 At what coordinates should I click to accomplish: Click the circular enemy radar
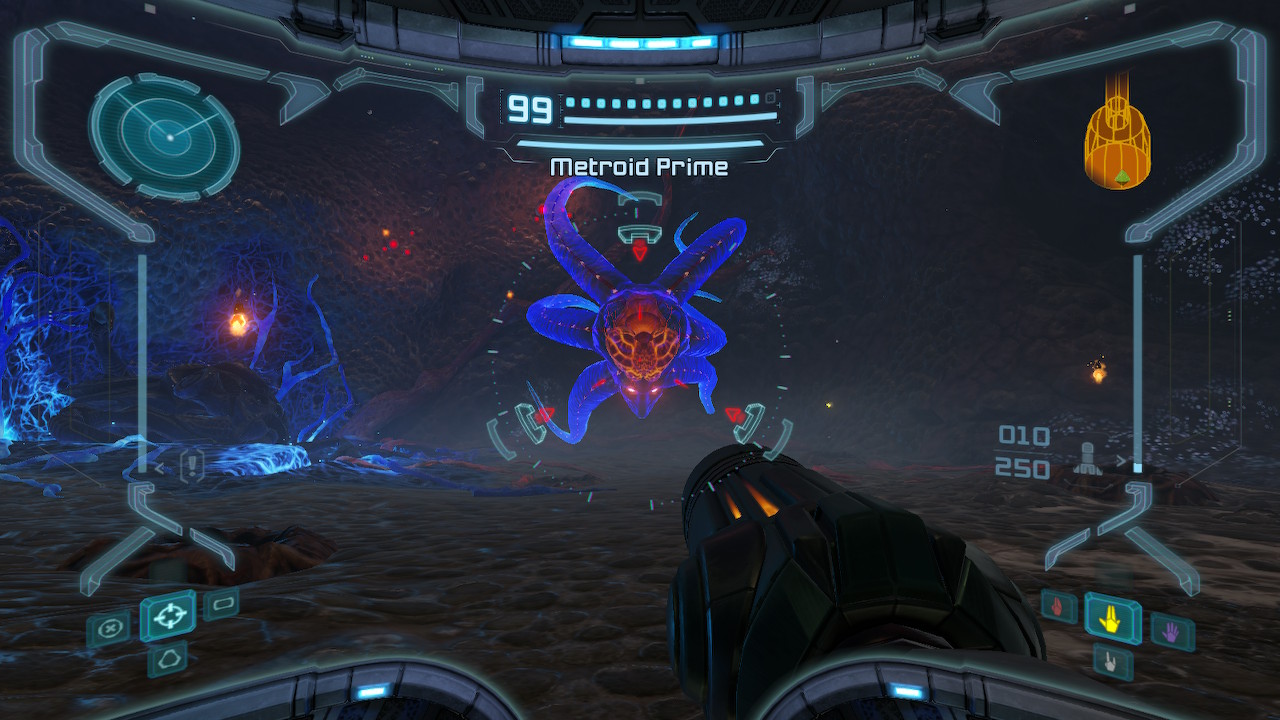[x=165, y=136]
